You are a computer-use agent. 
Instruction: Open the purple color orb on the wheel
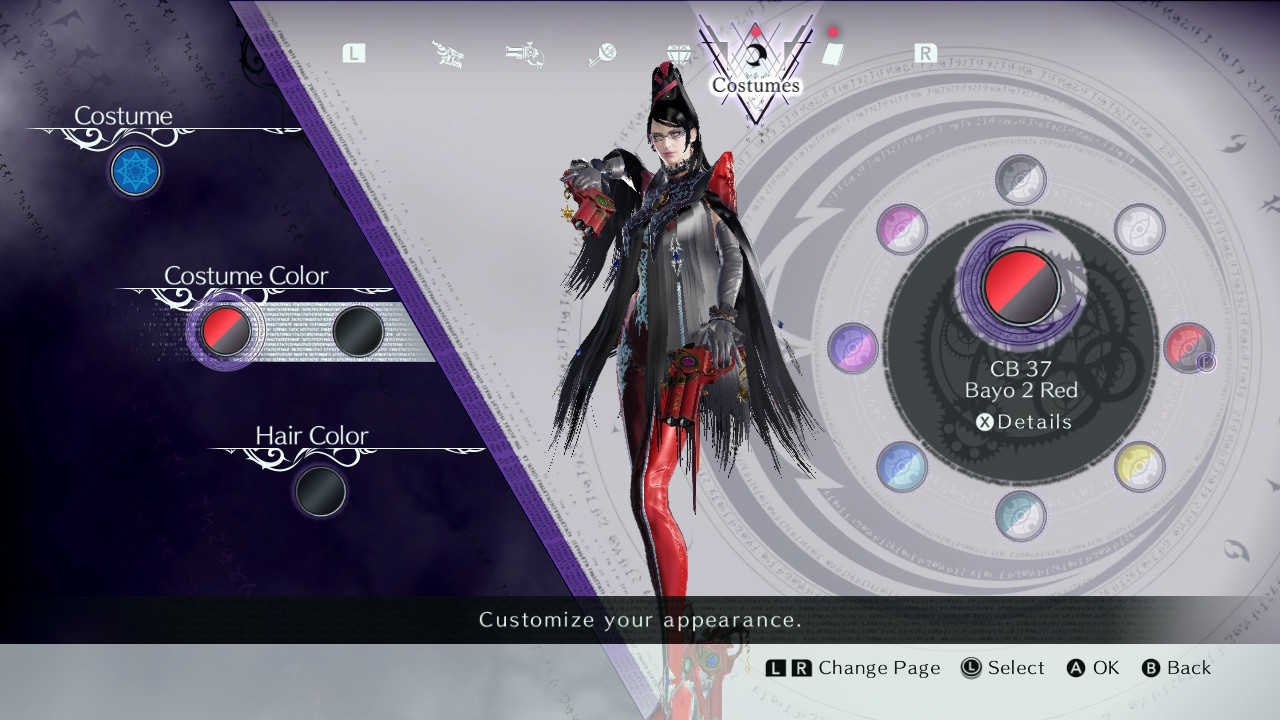(x=901, y=230)
